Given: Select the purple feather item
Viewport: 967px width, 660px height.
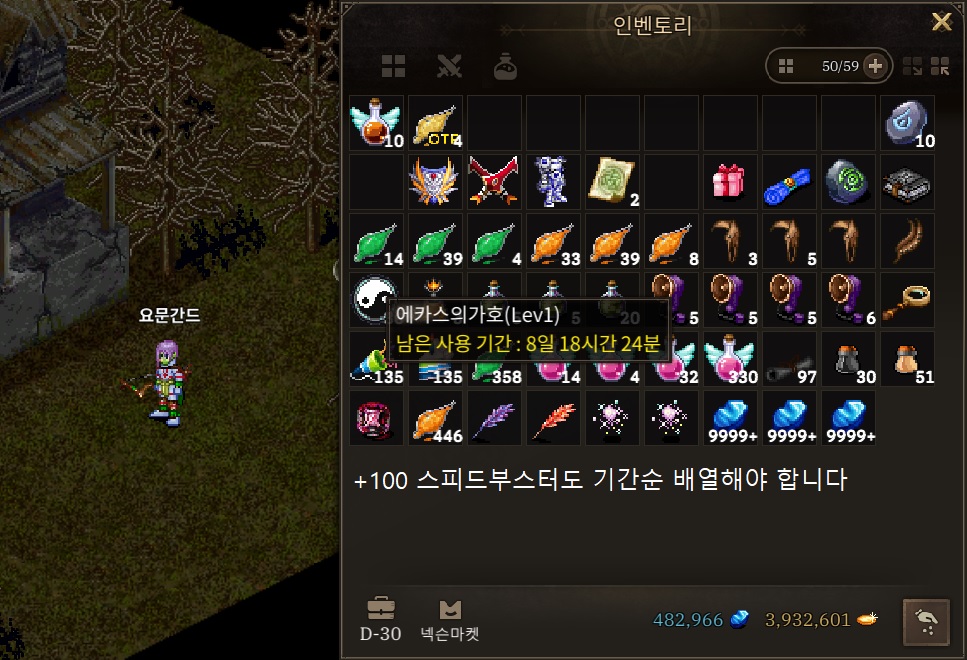Looking at the screenshot, I should [x=494, y=417].
